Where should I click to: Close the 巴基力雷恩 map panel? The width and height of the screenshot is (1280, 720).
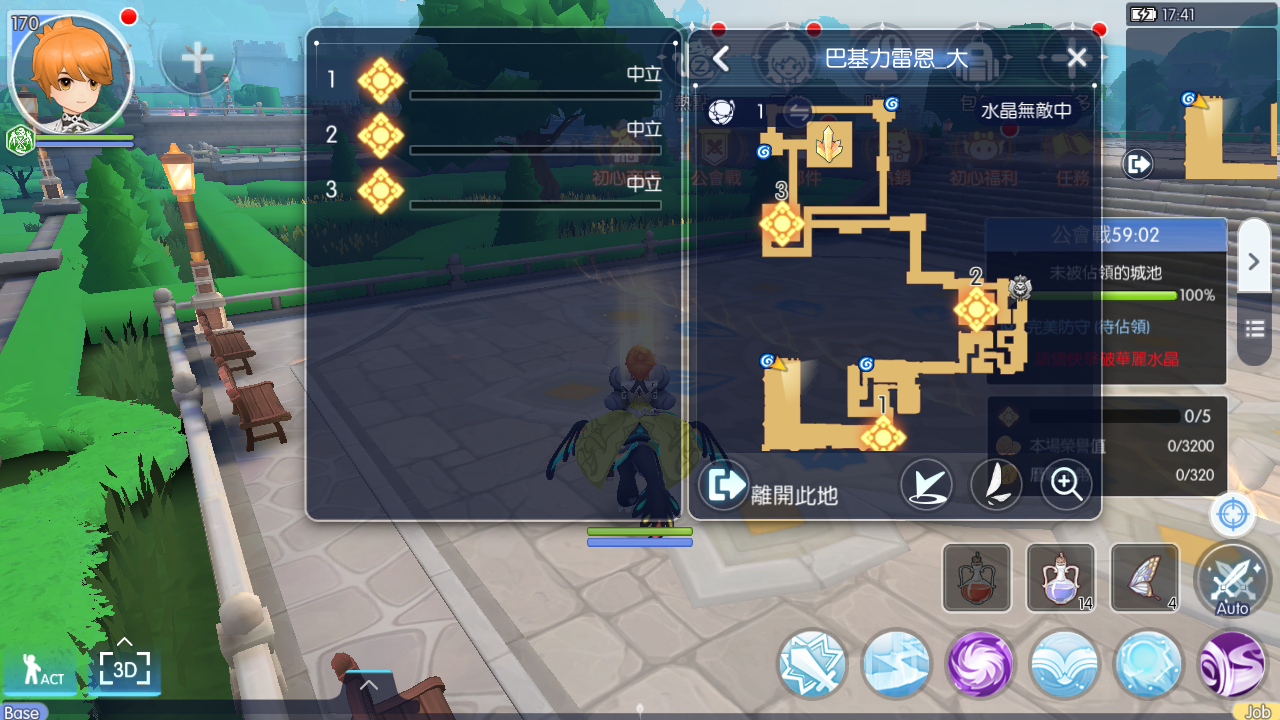[1076, 58]
